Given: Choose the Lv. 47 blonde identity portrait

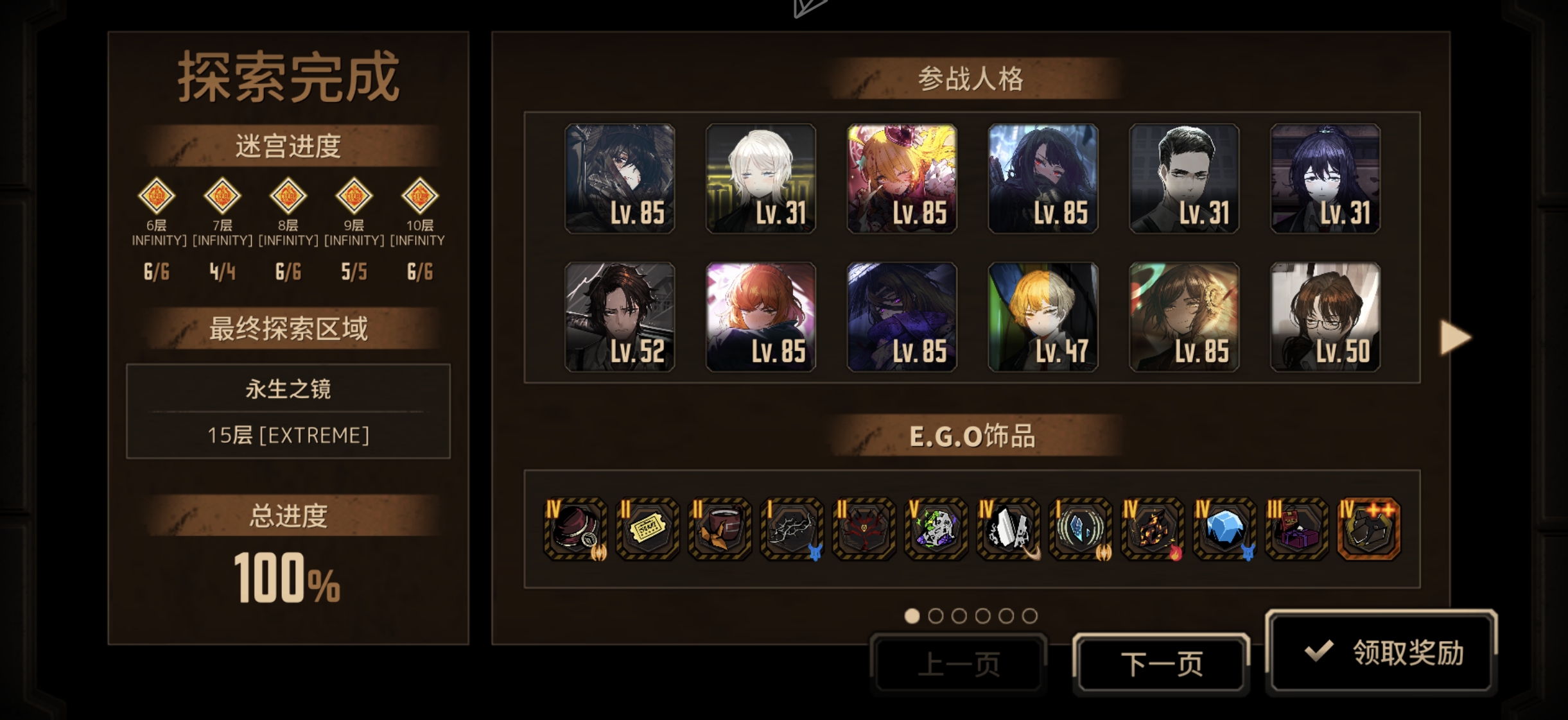Looking at the screenshot, I should [1043, 317].
